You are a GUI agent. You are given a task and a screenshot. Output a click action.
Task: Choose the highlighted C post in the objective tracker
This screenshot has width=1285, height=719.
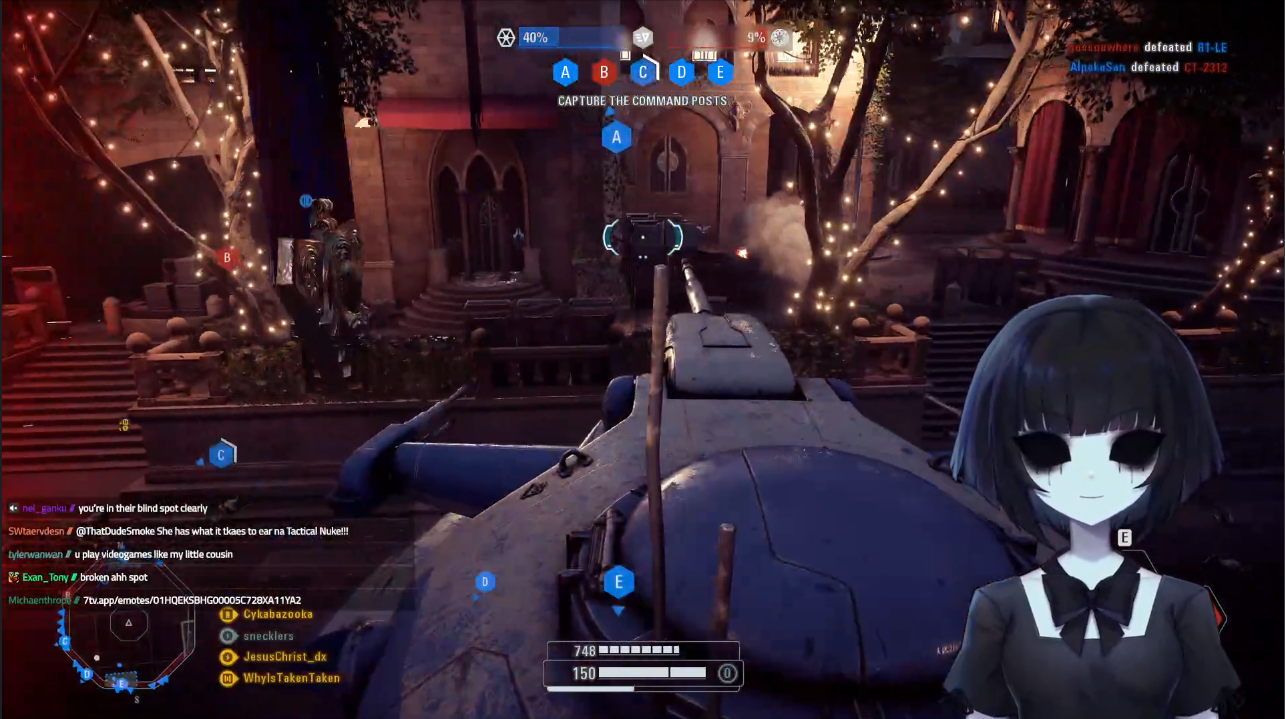[643, 72]
